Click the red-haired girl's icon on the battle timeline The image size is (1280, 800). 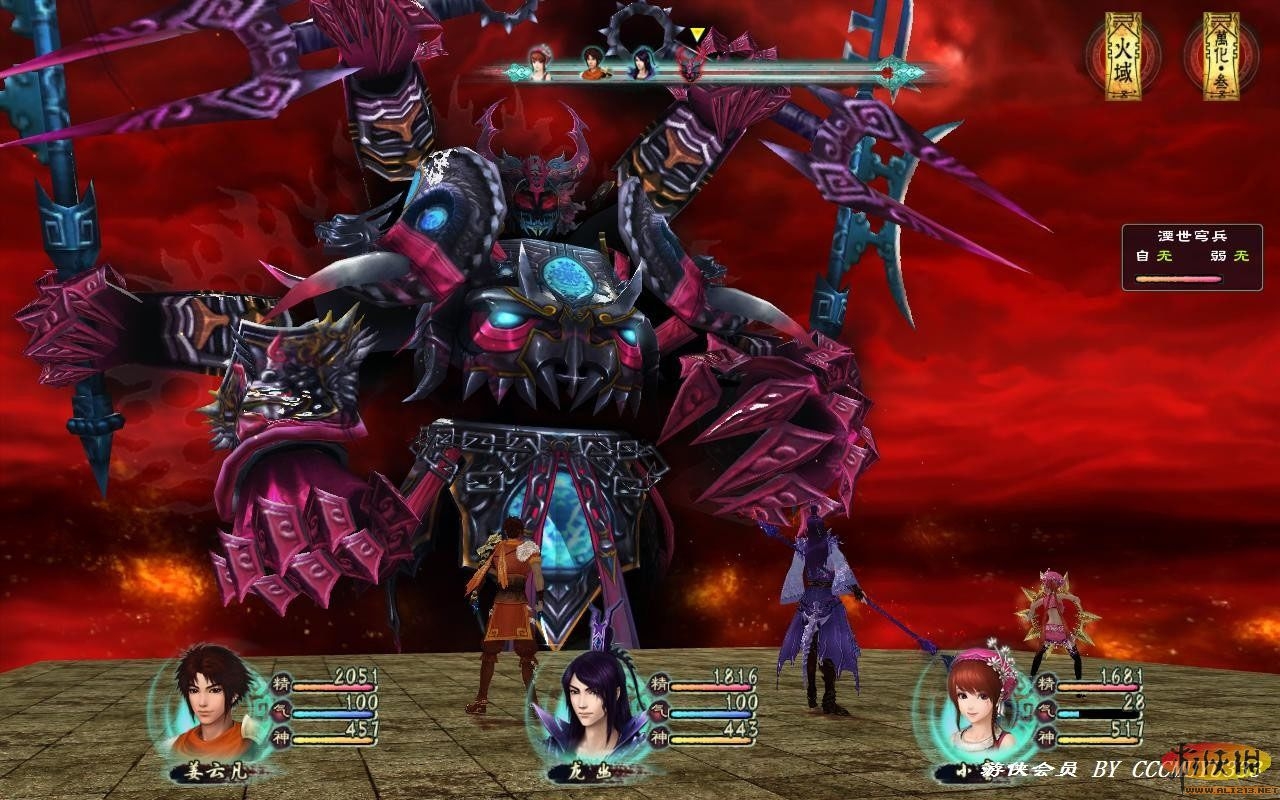coord(539,65)
